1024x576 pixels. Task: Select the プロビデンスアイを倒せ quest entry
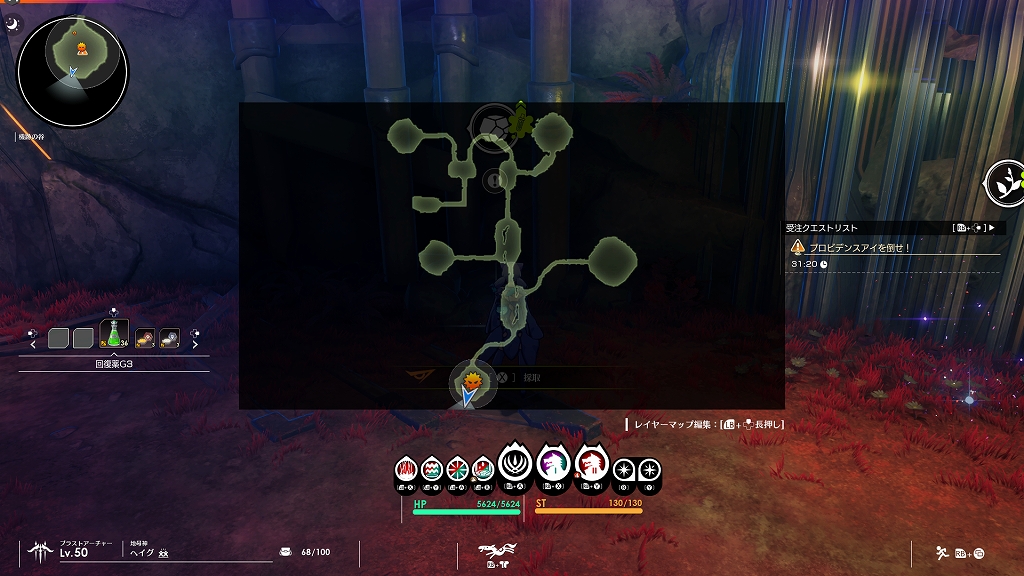858,246
